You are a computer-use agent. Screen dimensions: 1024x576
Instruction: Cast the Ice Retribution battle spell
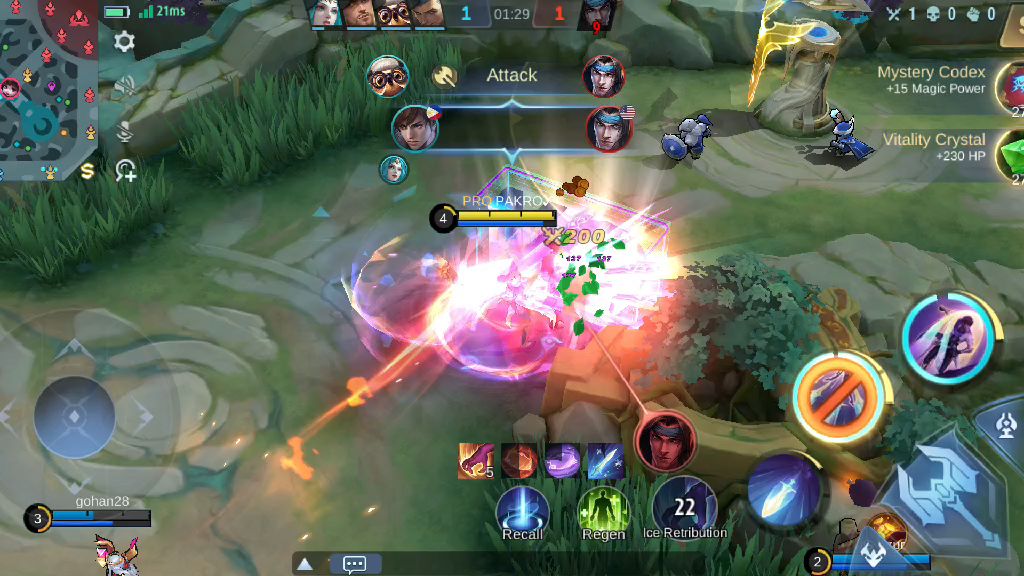pos(684,506)
